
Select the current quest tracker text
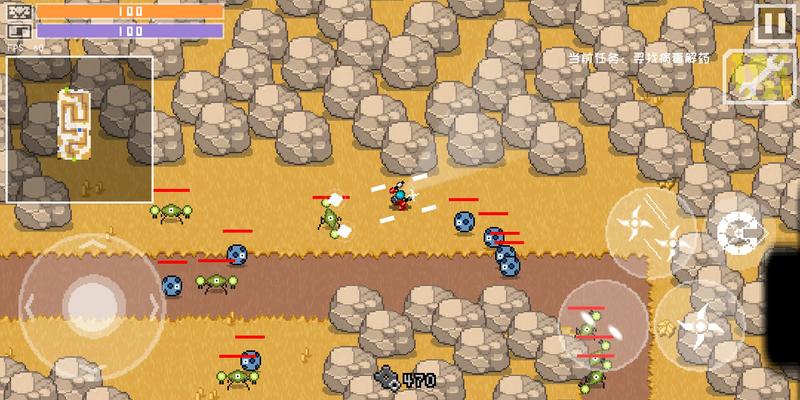pyautogui.click(x=638, y=59)
